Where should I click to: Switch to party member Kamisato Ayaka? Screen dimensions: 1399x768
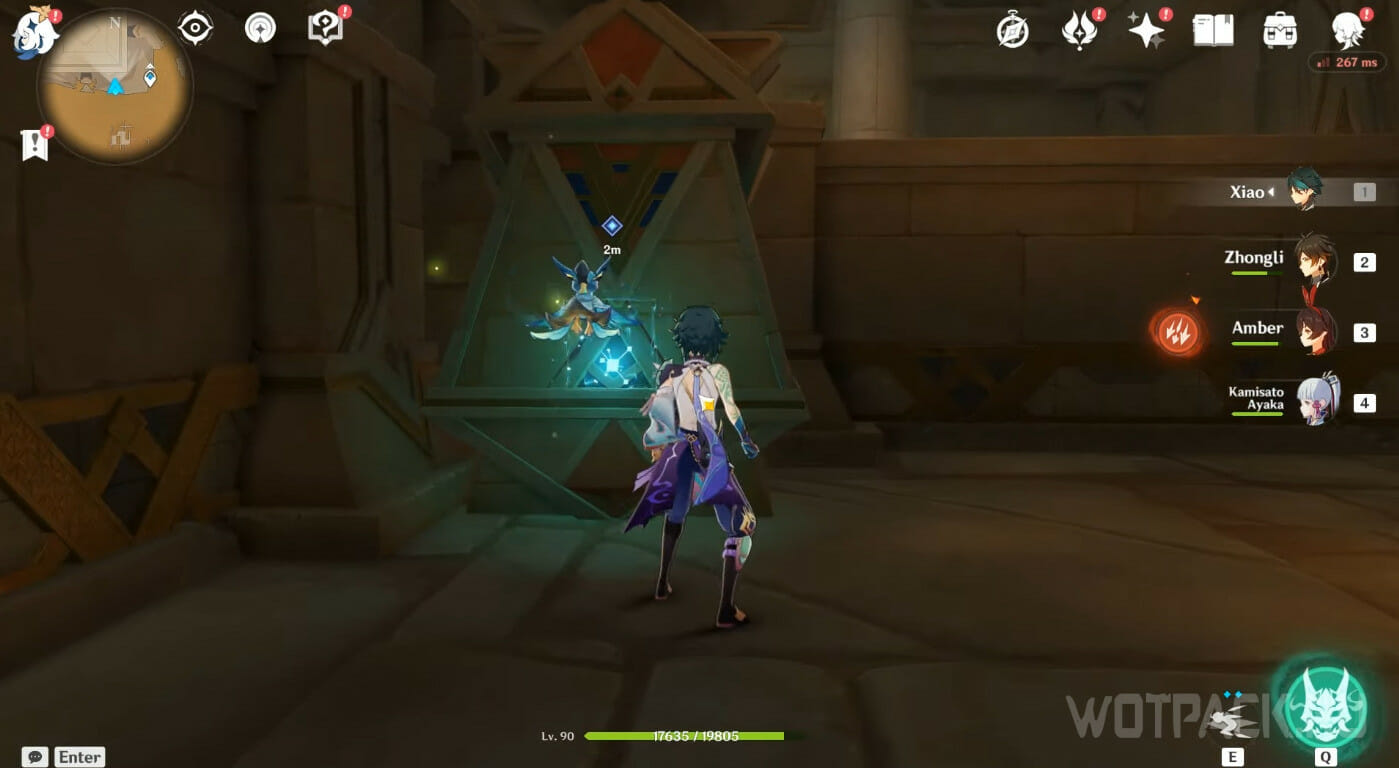click(x=1314, y=402)
